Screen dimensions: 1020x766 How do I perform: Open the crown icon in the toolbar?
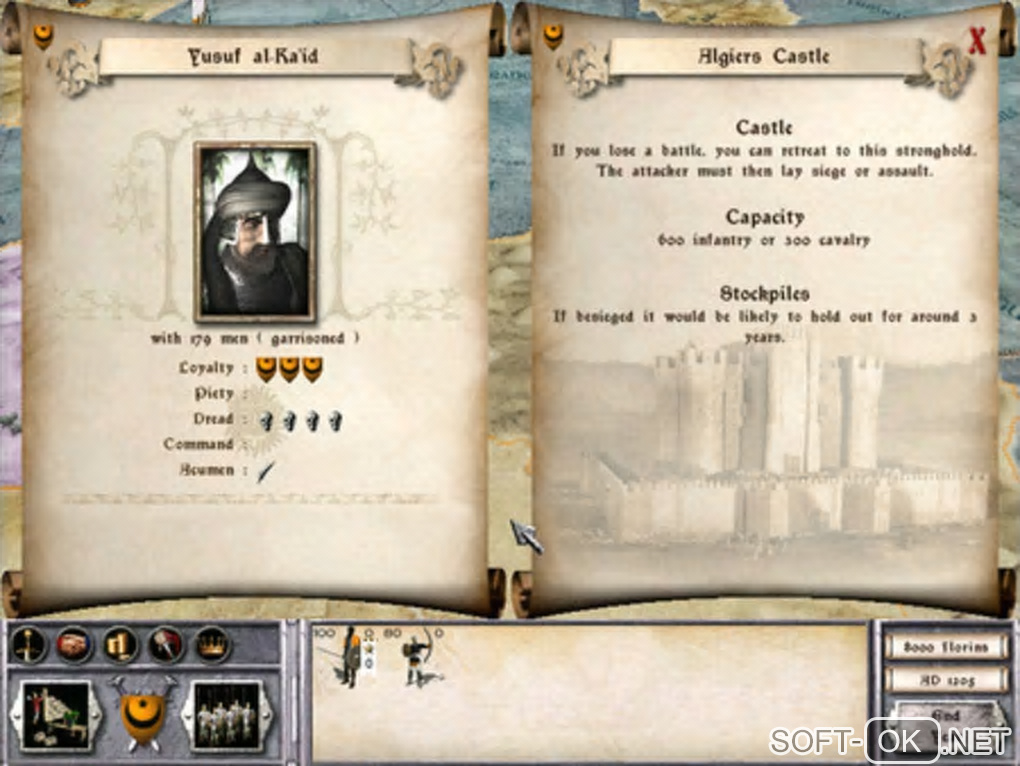(212, 645)
